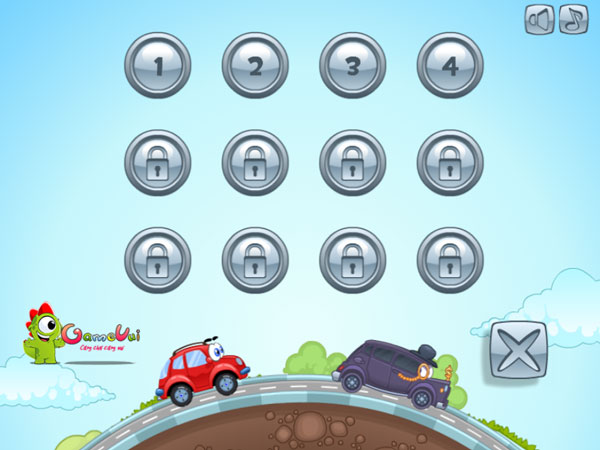
Task: Open level 4
Action: click(x=449, y=66)
